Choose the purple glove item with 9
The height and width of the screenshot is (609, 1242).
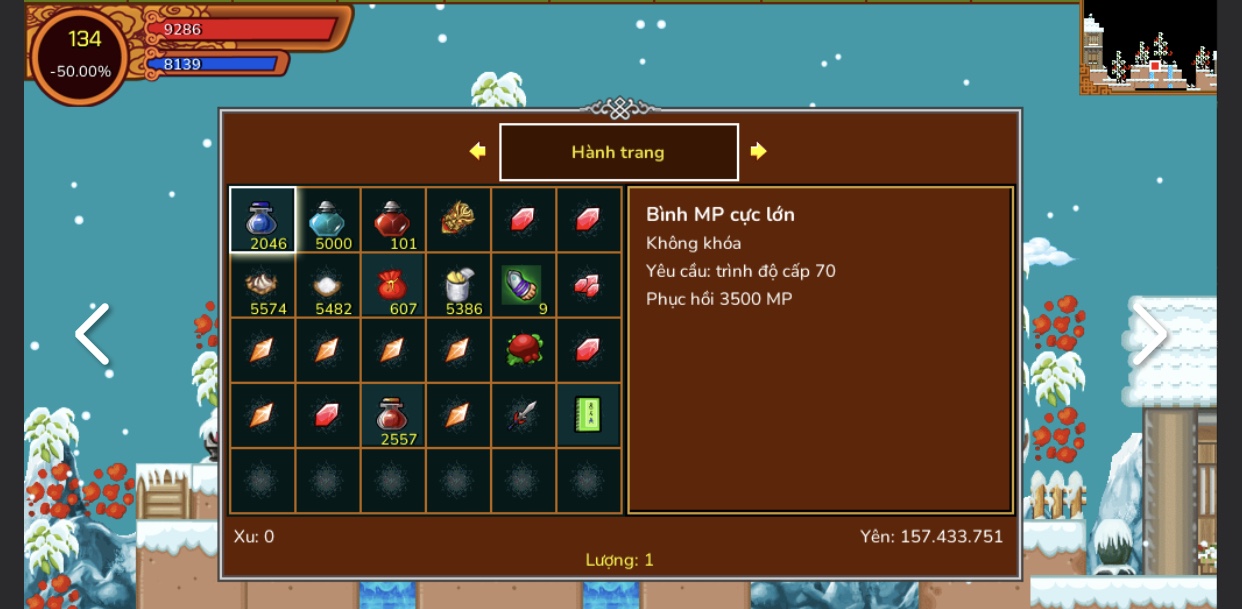[523, 285]
